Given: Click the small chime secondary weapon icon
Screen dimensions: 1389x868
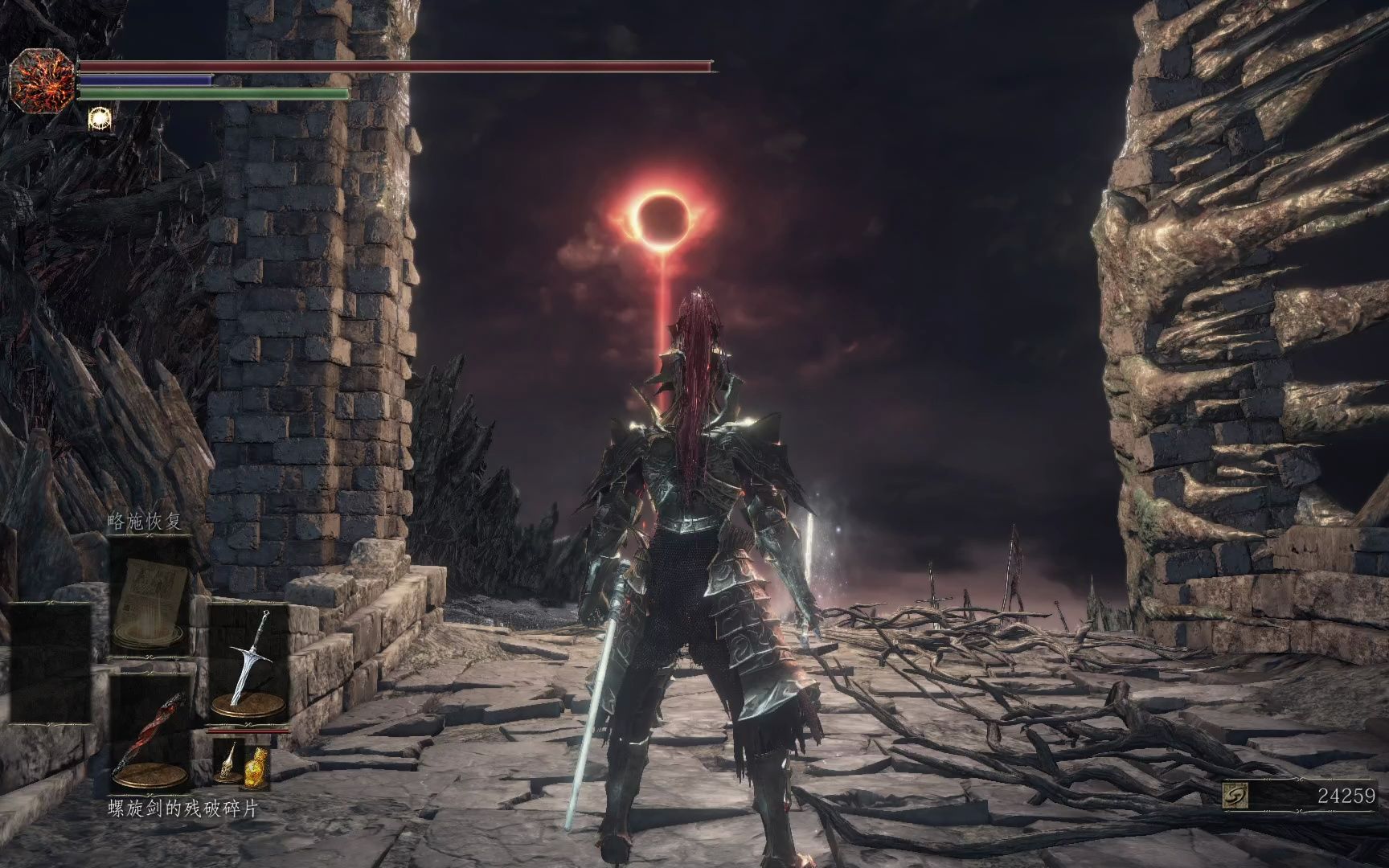Looking at the screenshot, I should point(227,760).
